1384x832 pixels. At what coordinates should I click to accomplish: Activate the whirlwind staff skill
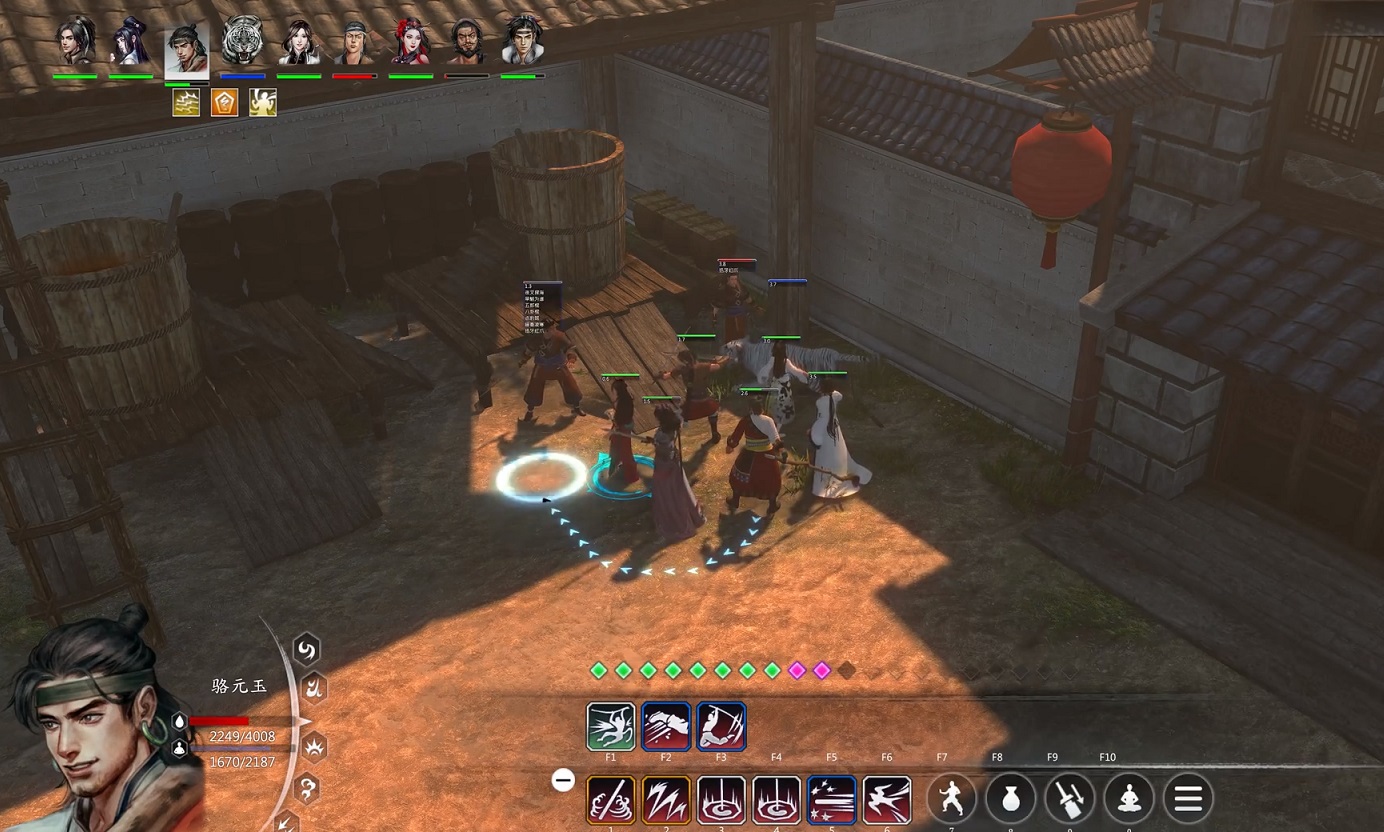coord(611,800)
